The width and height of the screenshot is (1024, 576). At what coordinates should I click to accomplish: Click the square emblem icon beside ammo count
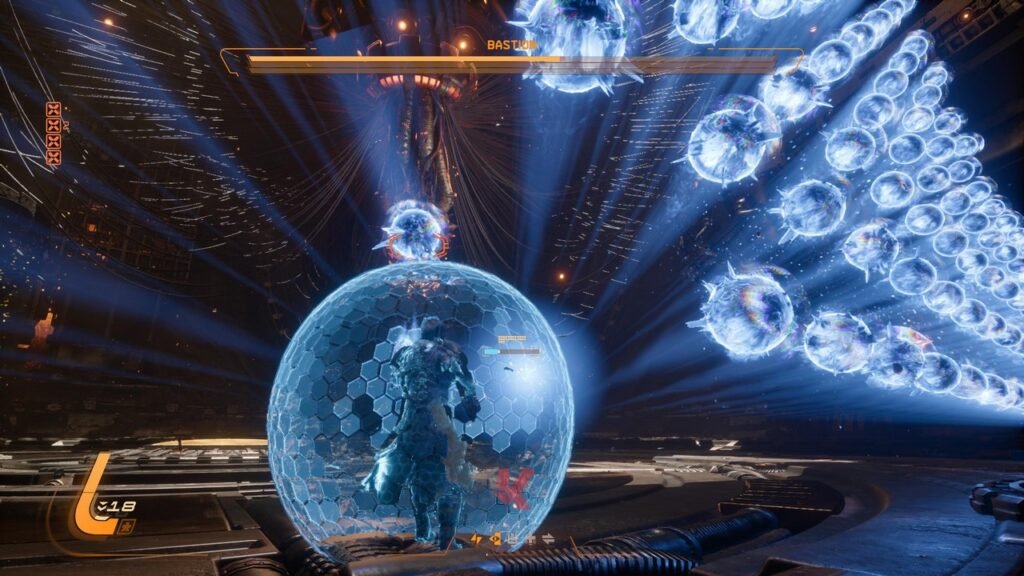126,527
